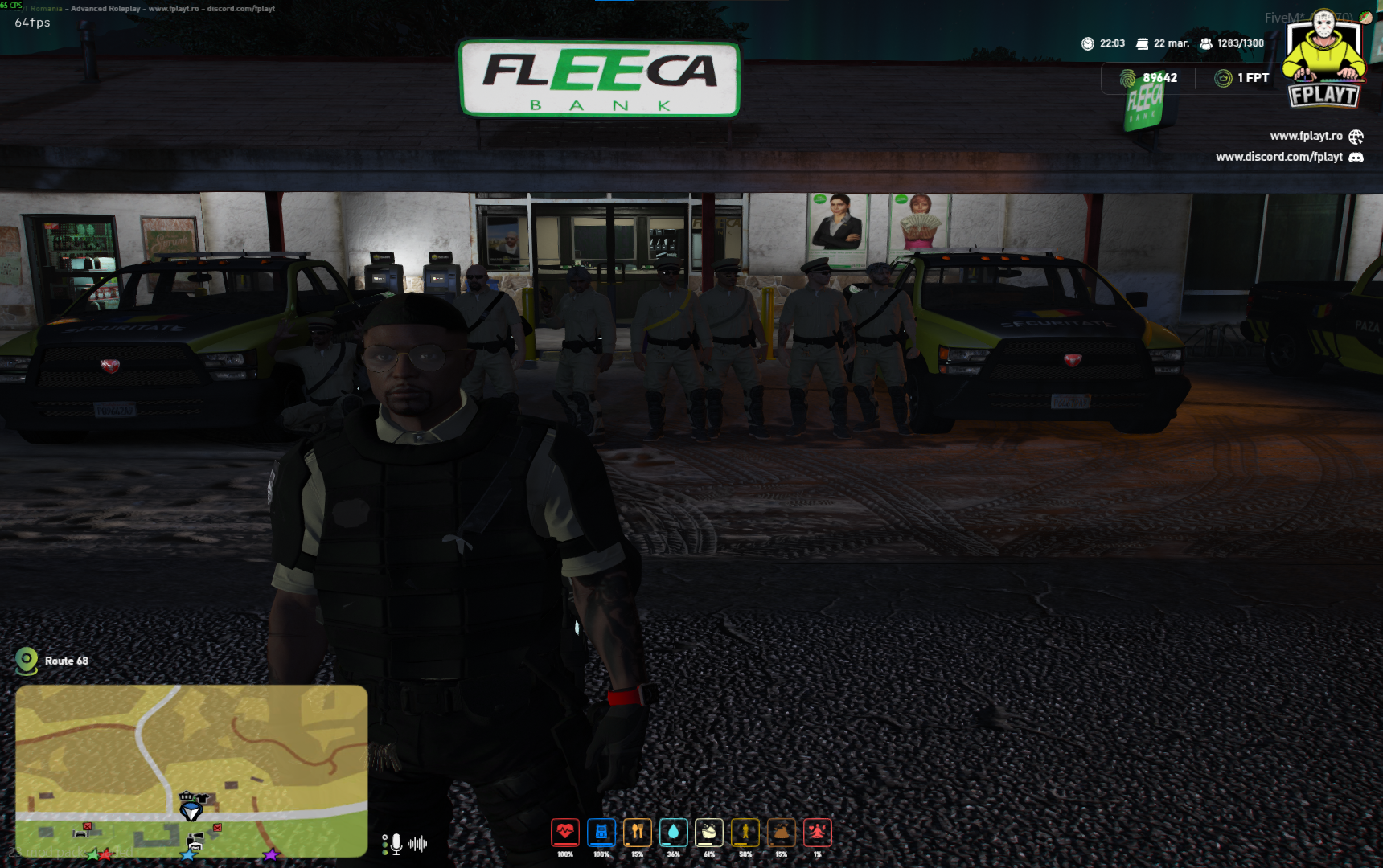Select the crown badge beside 1 FPT
This screenshot has height=868, width=1383.
(x=1221, y=78)
